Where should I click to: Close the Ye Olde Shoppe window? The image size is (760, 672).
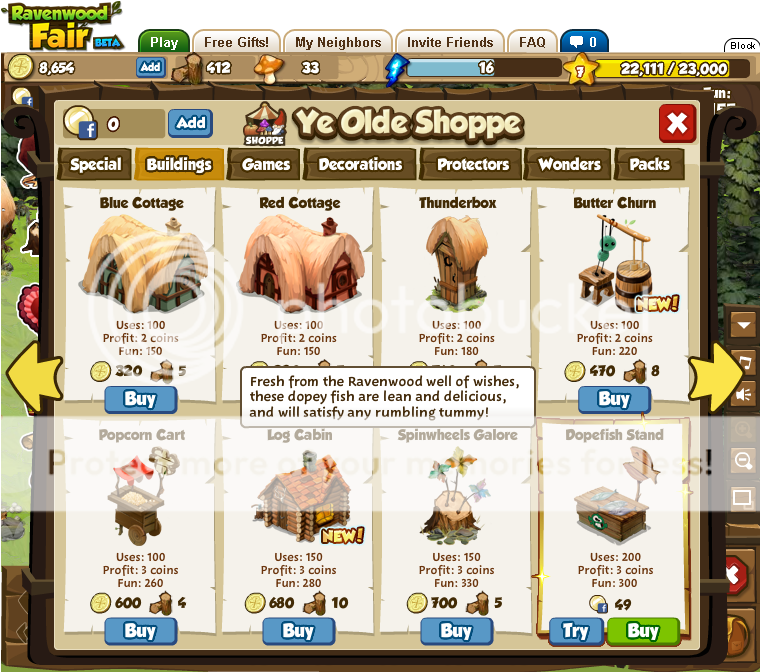point(677,123)
